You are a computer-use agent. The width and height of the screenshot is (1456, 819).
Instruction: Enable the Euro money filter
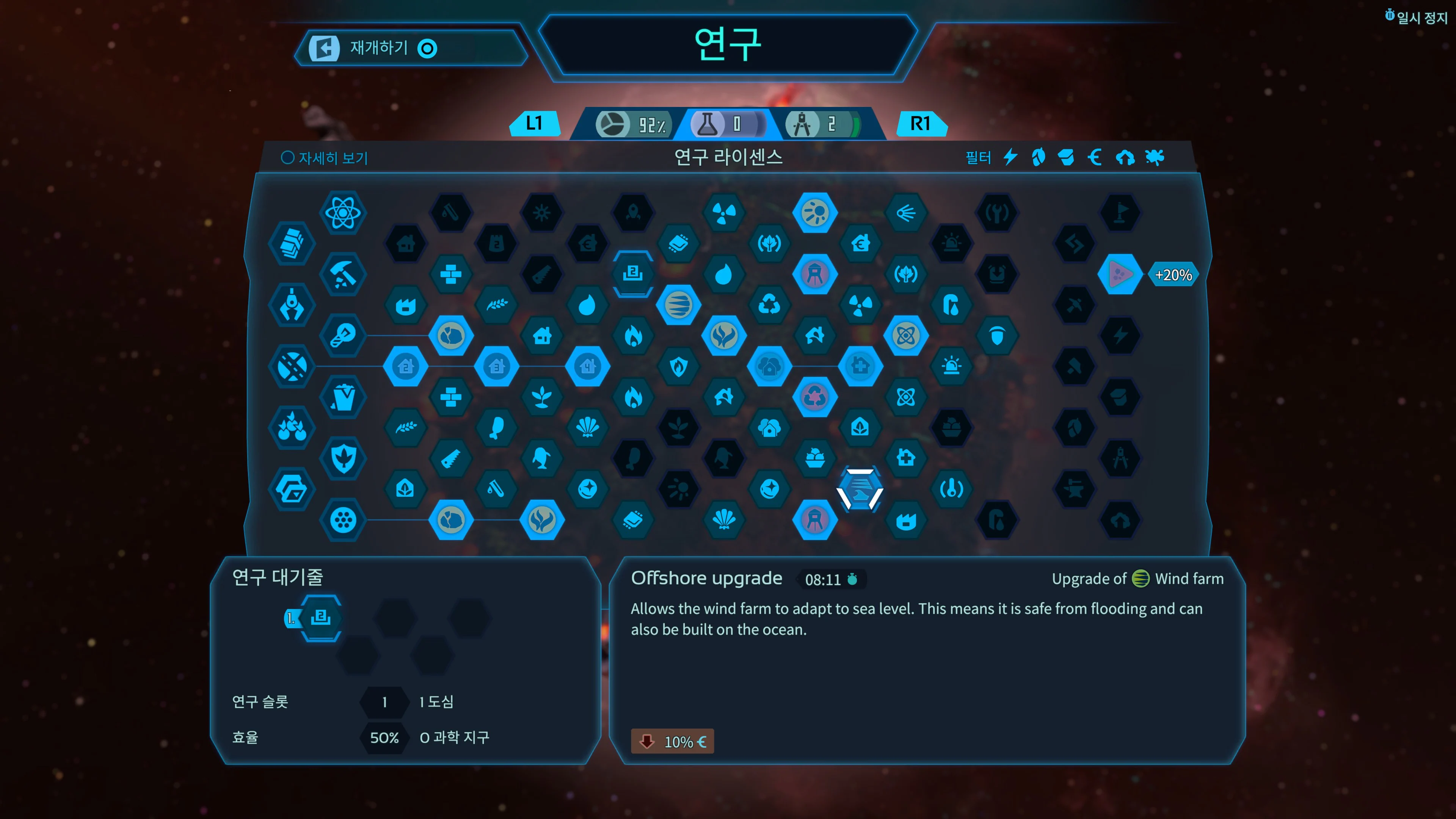(1095, 158)
